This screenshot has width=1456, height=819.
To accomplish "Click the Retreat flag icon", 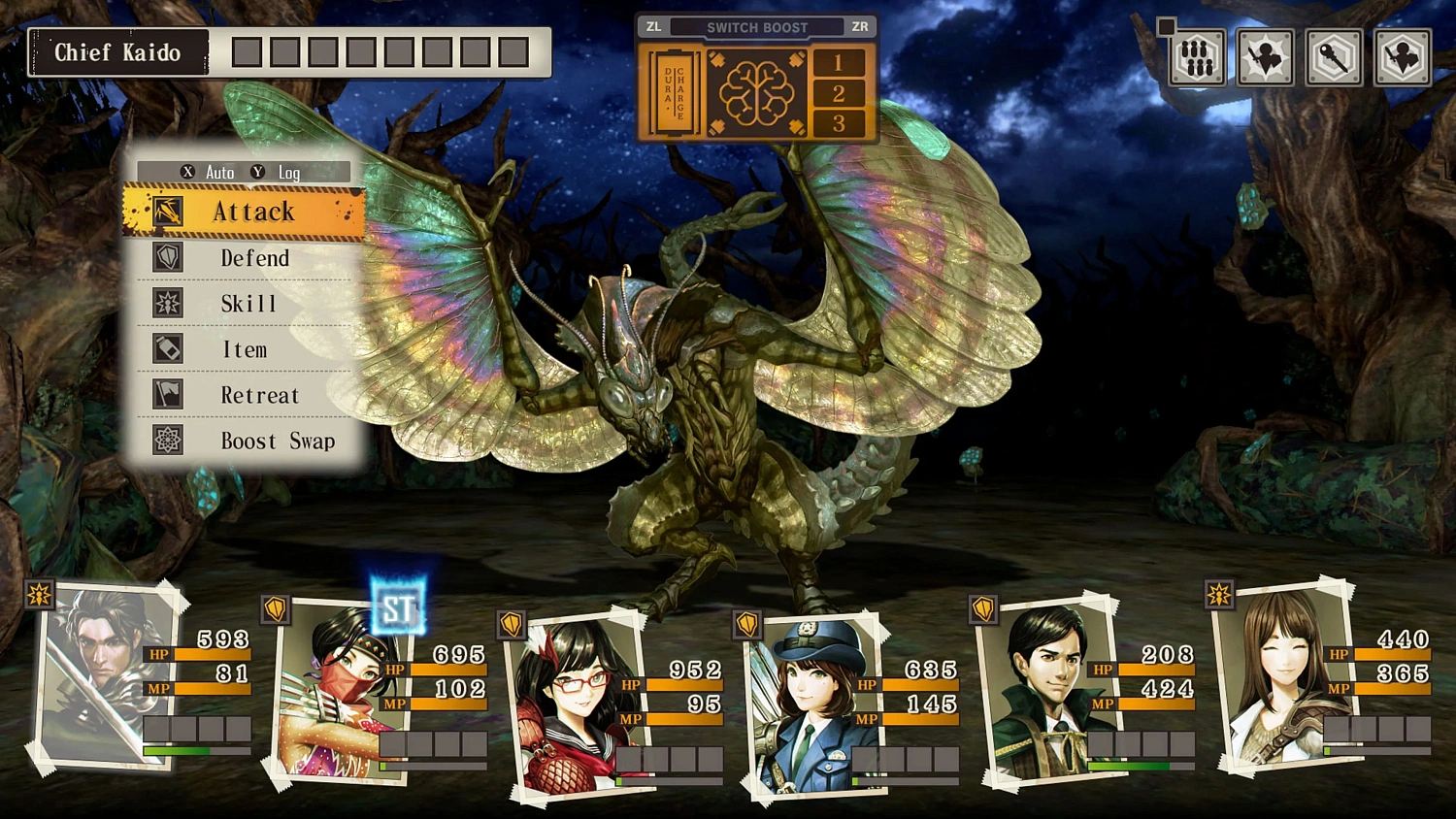I will (x=167, y=394).
